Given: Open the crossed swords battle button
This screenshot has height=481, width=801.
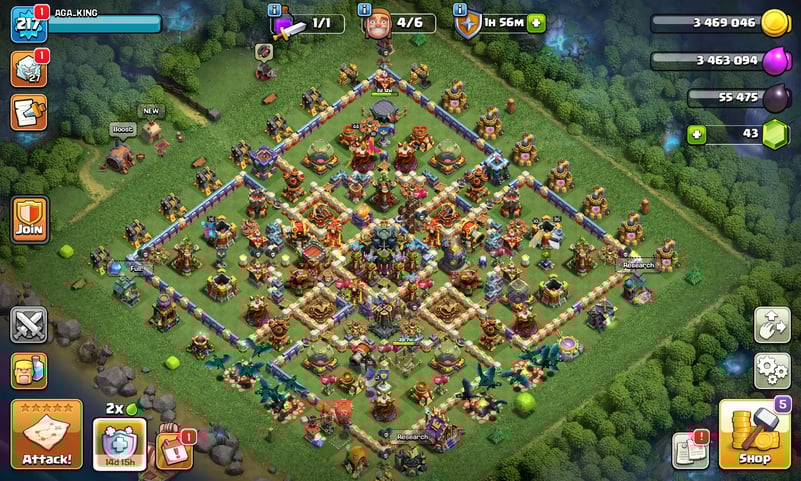Looking at the screenshot, I should pyautogui.click(x=29, y=325).
